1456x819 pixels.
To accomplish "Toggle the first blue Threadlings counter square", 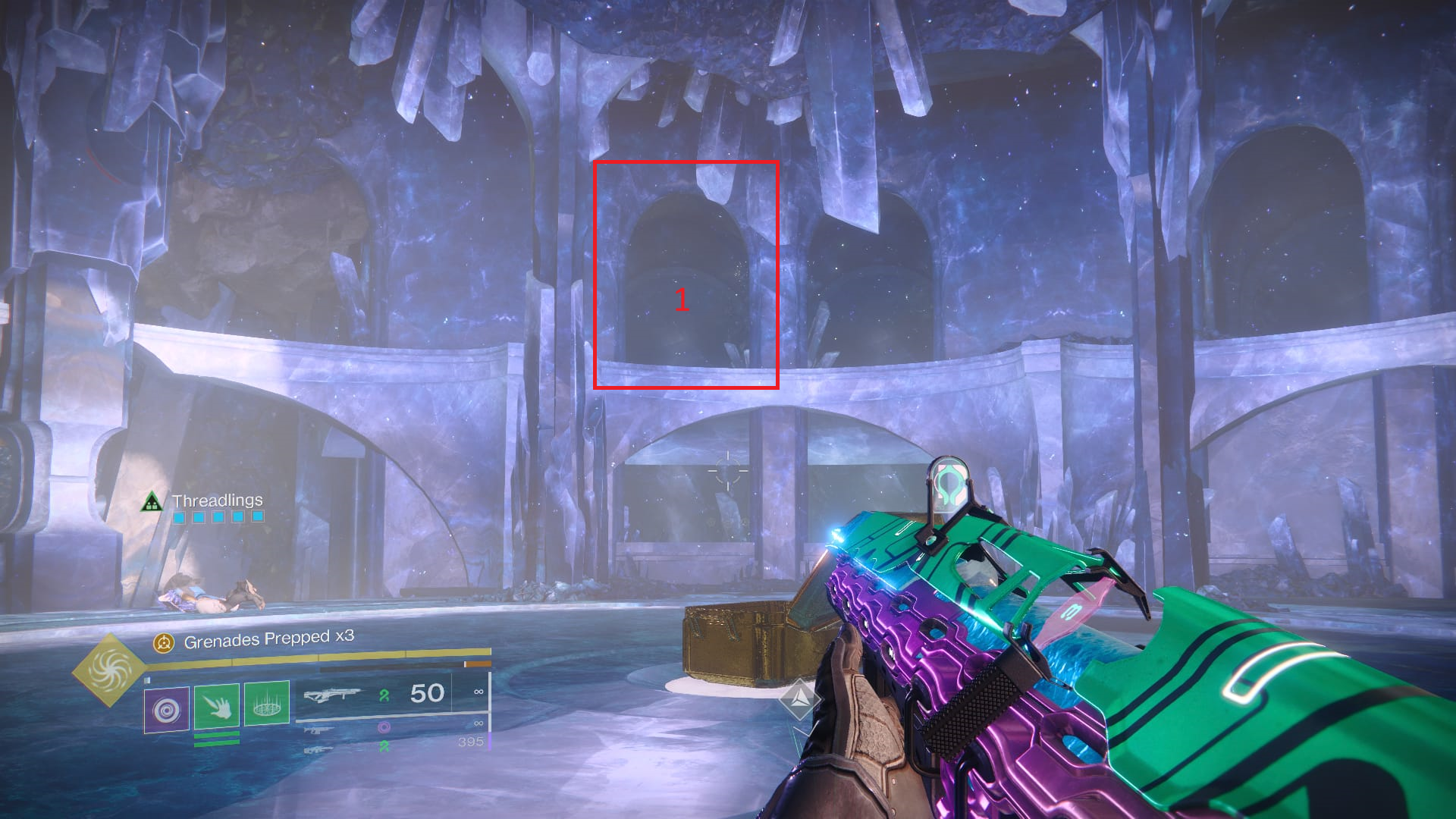I will [x=179, y=517].
